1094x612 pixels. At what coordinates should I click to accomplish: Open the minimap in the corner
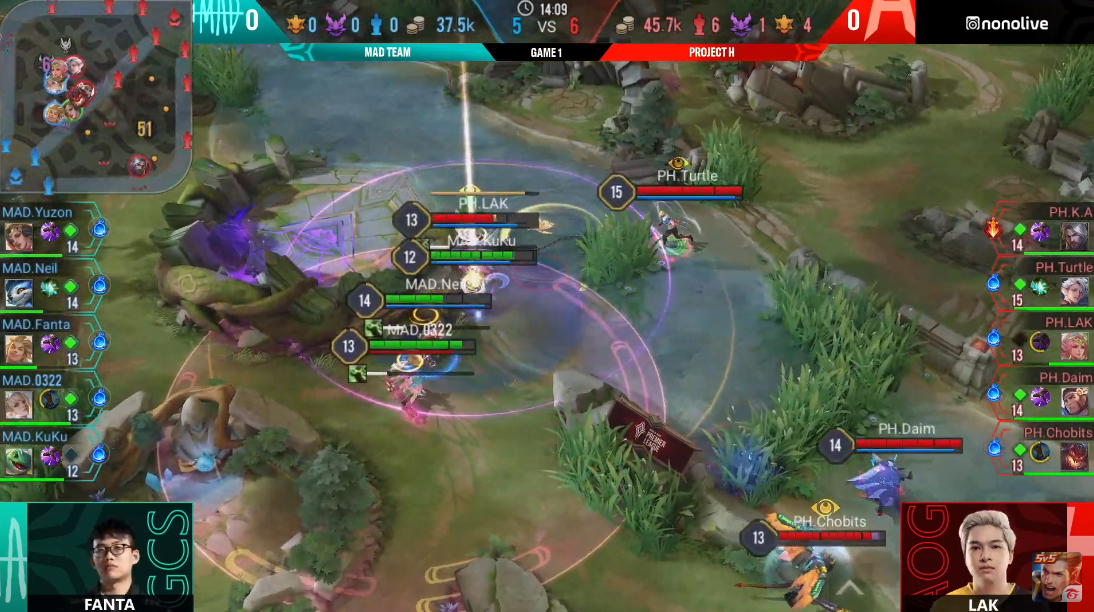click(95, 95)
